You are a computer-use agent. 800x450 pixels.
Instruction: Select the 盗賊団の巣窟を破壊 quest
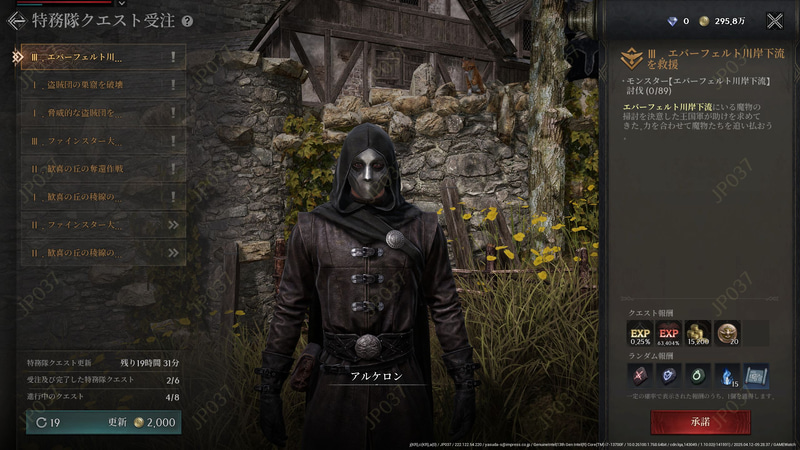100,85
